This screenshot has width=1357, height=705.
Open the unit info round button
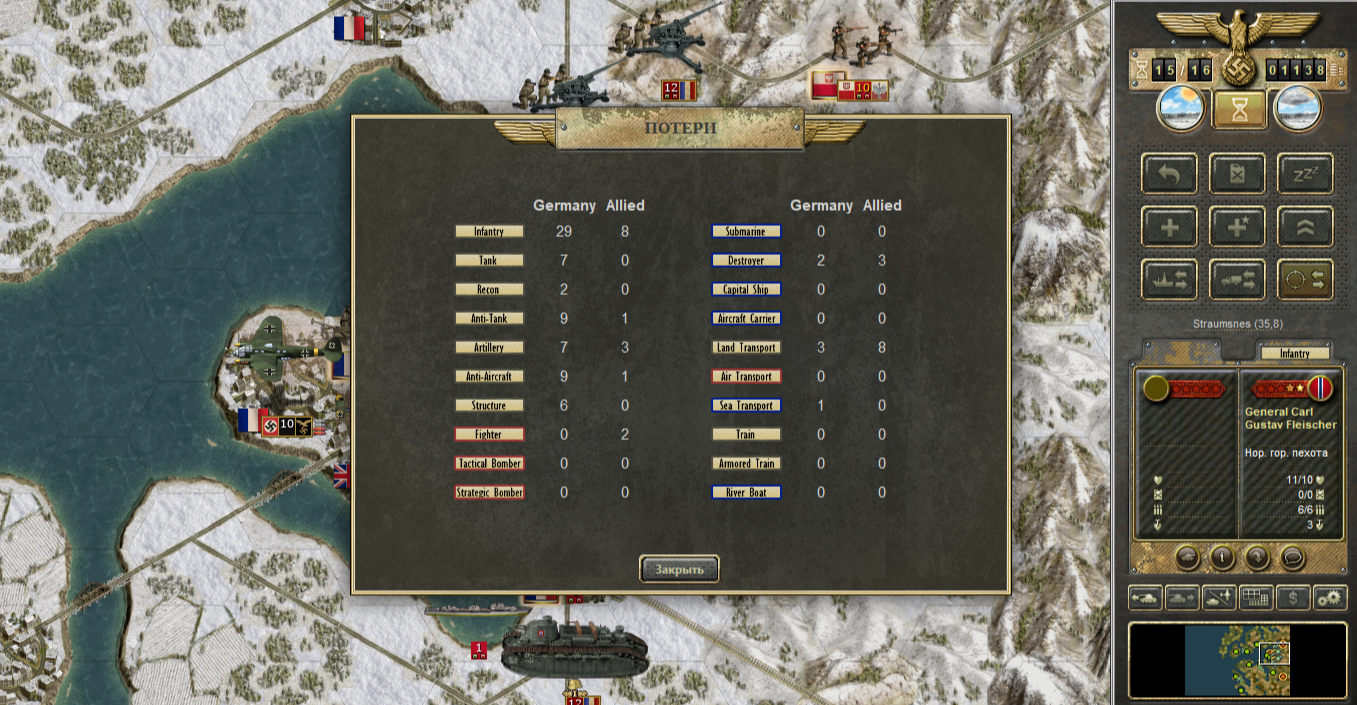[1221, 556]
